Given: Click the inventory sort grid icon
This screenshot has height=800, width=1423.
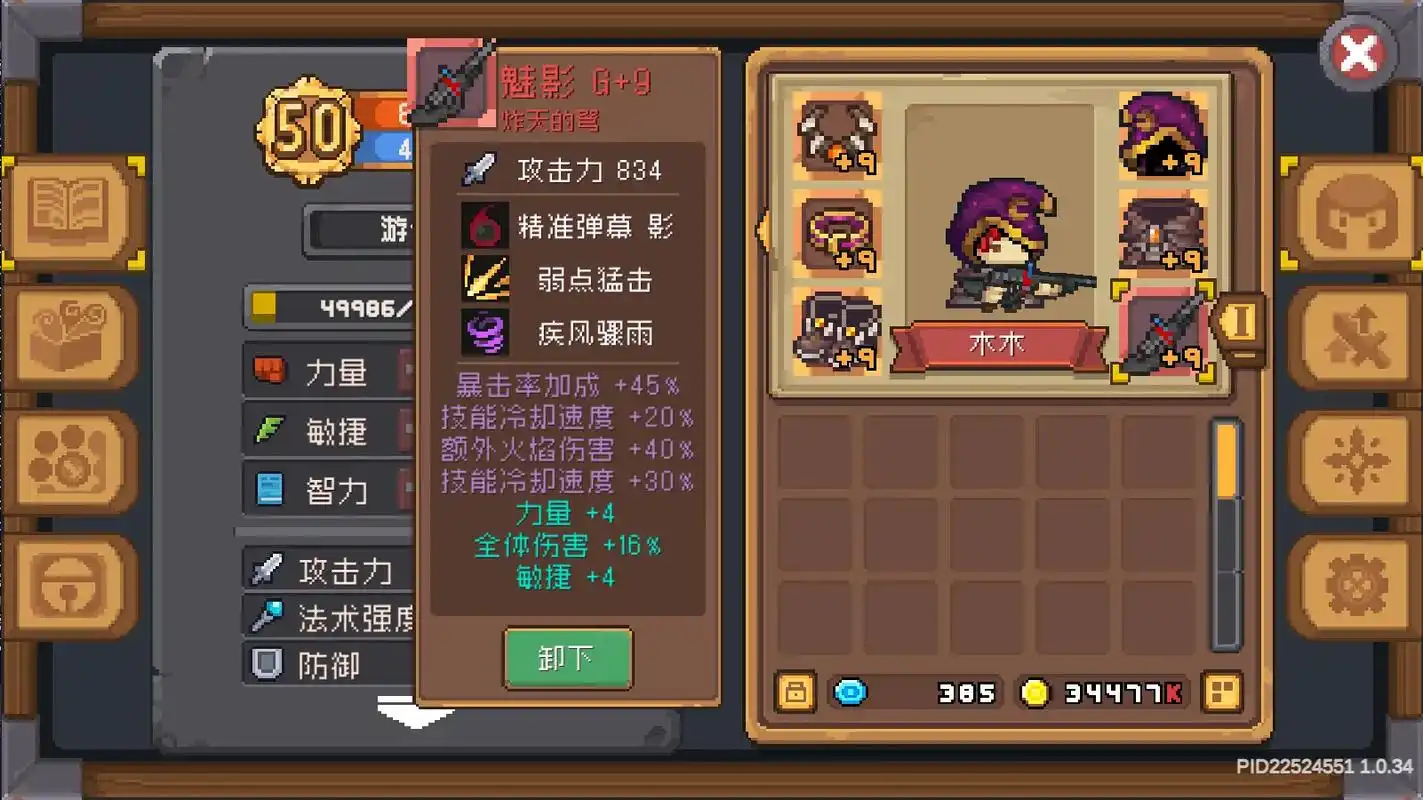Looking at the screenshot, I should [x=1222, y=691].
